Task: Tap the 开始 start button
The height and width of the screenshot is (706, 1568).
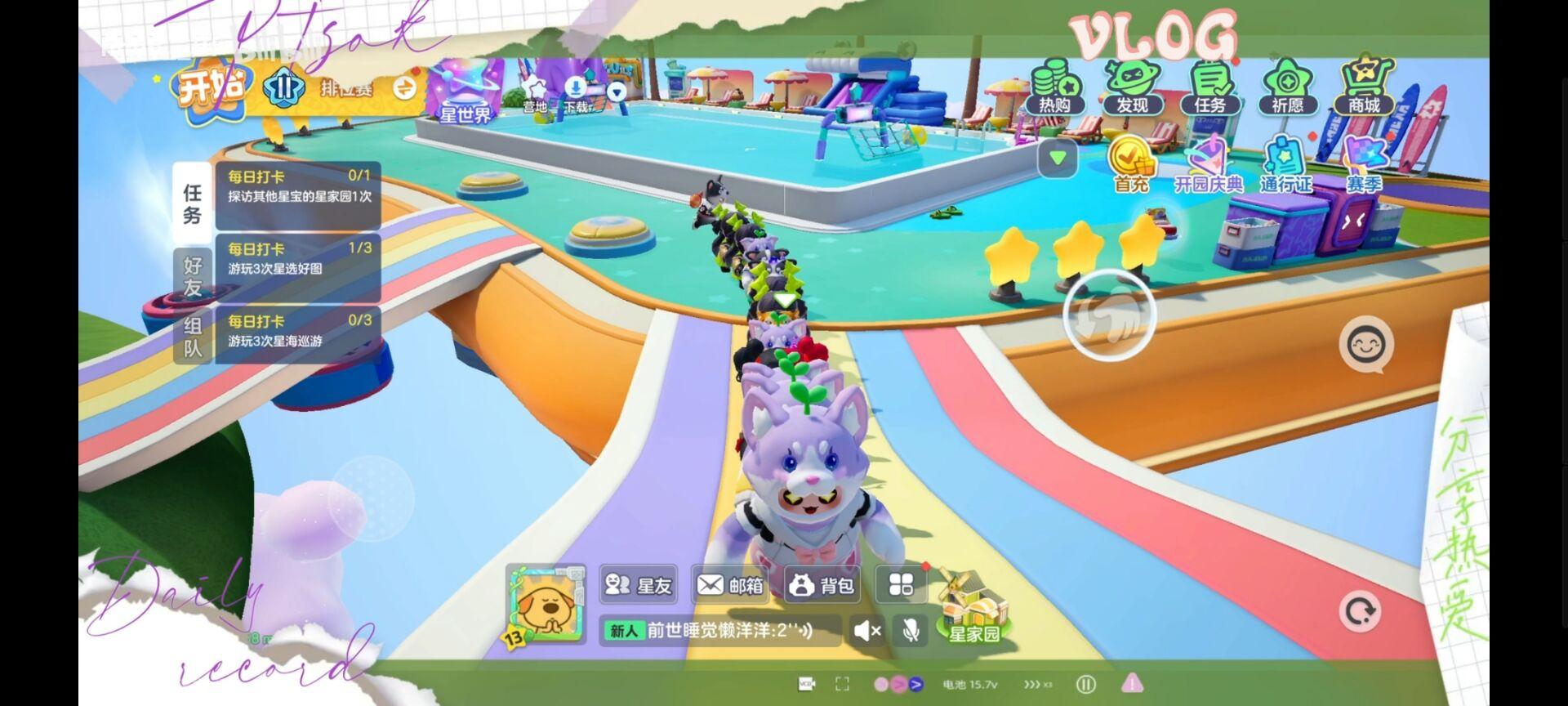Action: click(211, 88)
